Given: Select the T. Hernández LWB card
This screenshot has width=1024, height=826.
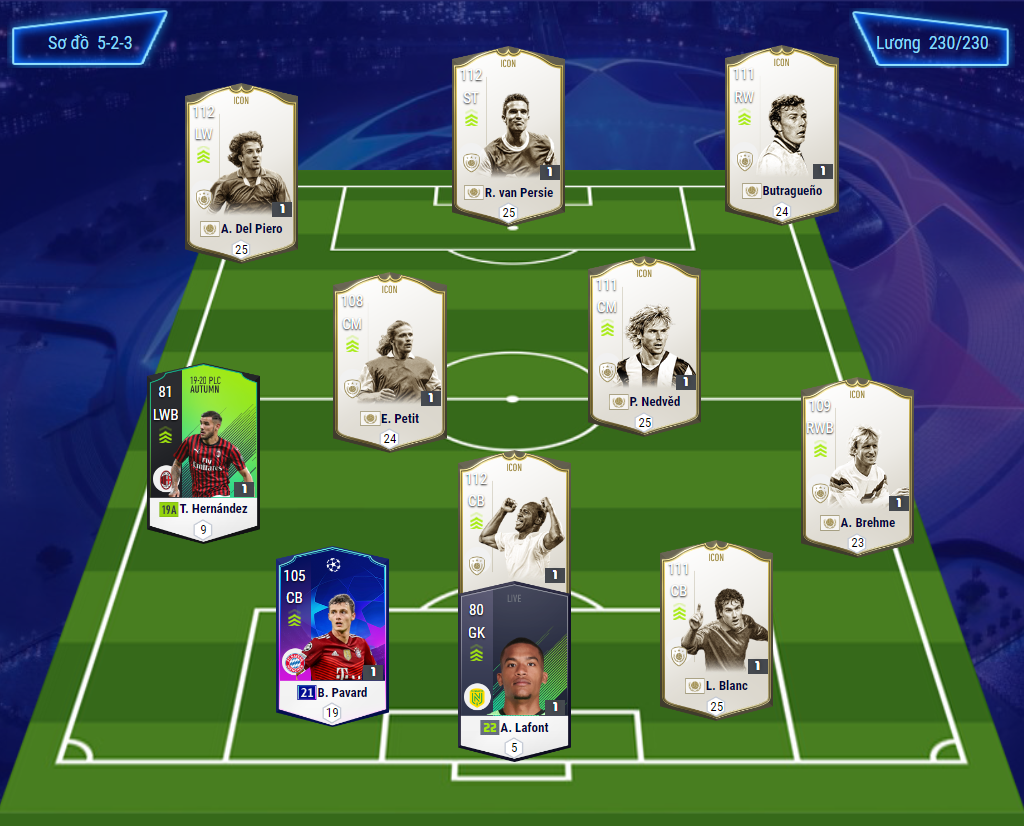Looking at the screenshot, I should point(204,450).
